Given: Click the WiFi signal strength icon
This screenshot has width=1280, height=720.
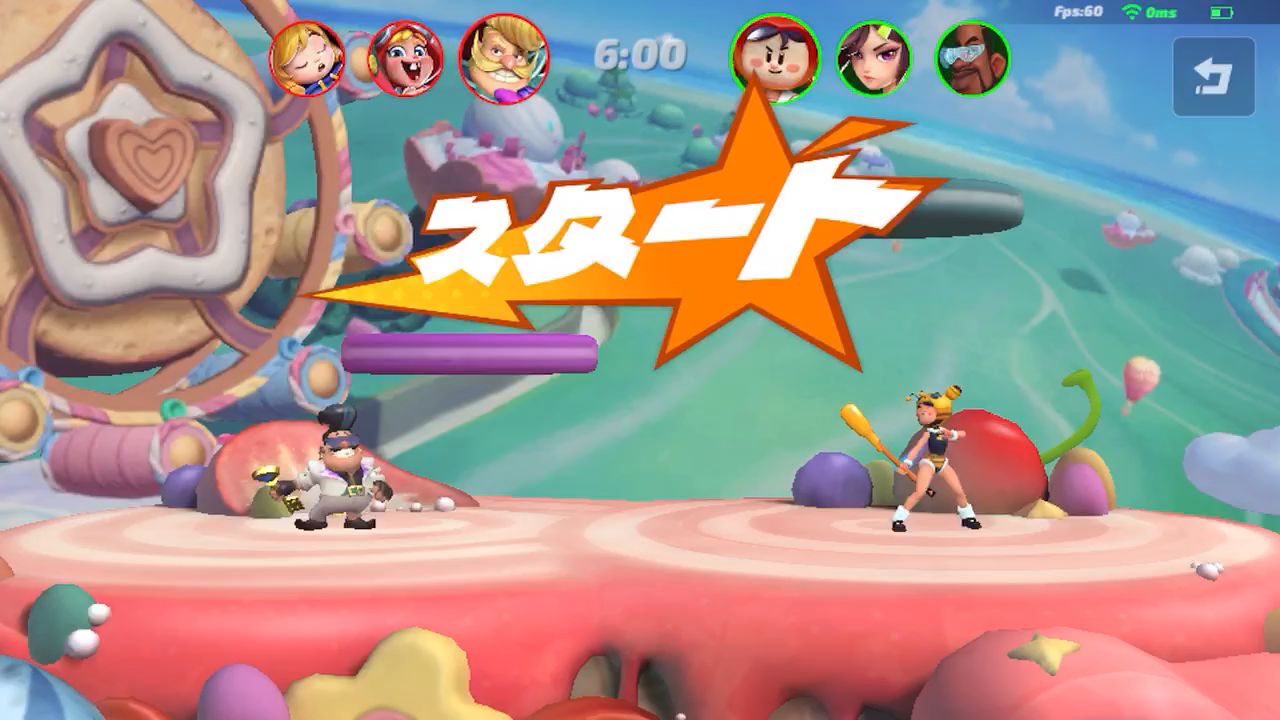Looking at the screenshot, I should tap(1130, 12).
